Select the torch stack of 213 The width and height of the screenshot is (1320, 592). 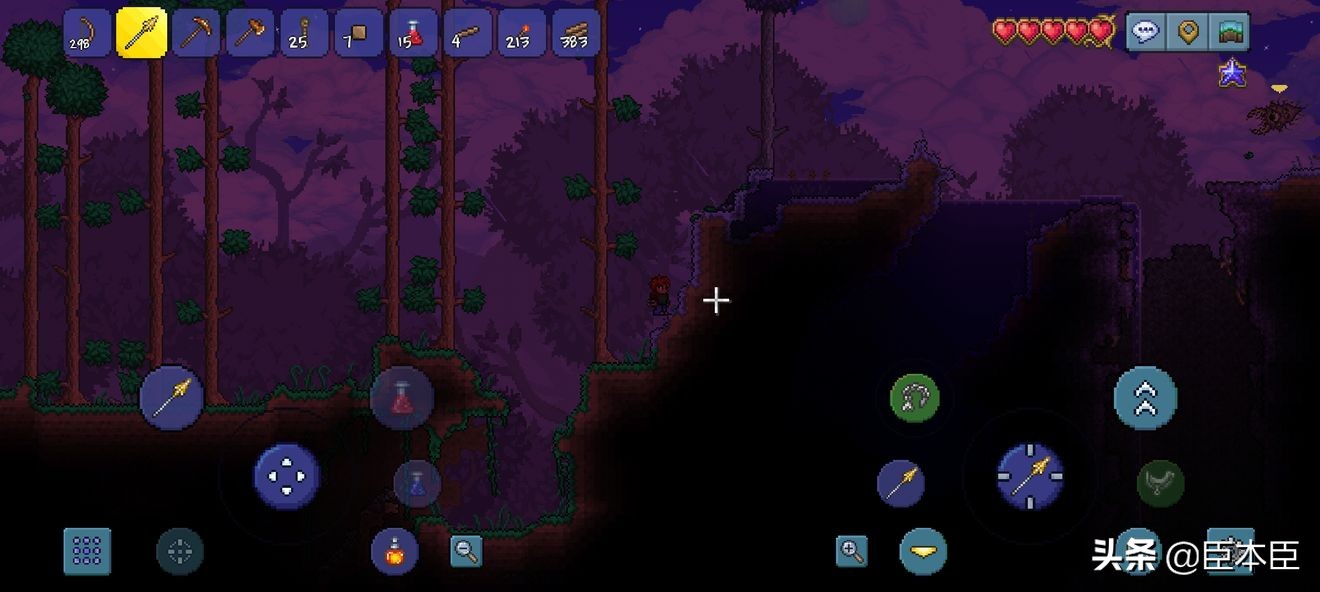point(521,32)
